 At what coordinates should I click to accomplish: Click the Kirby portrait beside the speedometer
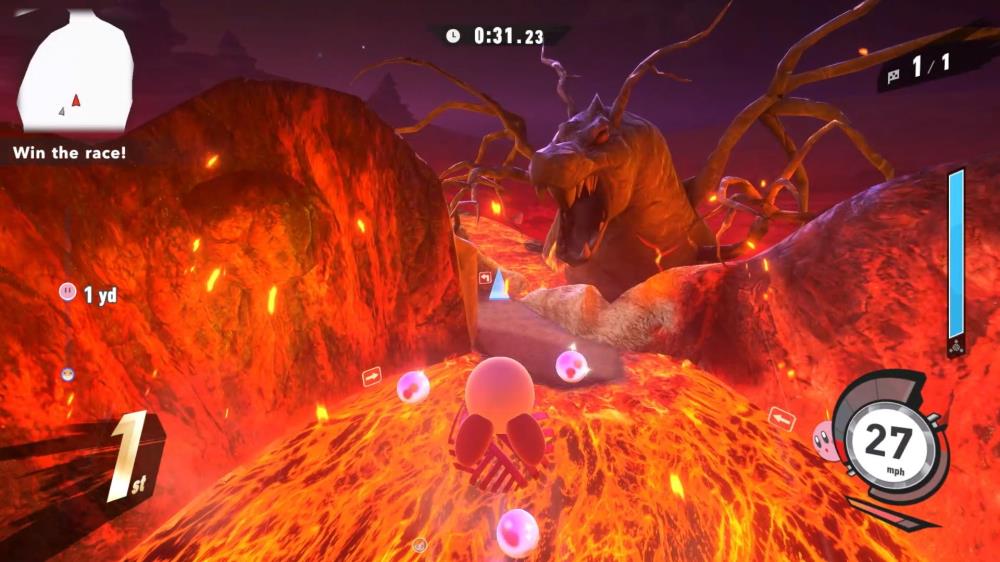[x=826, y=441]
